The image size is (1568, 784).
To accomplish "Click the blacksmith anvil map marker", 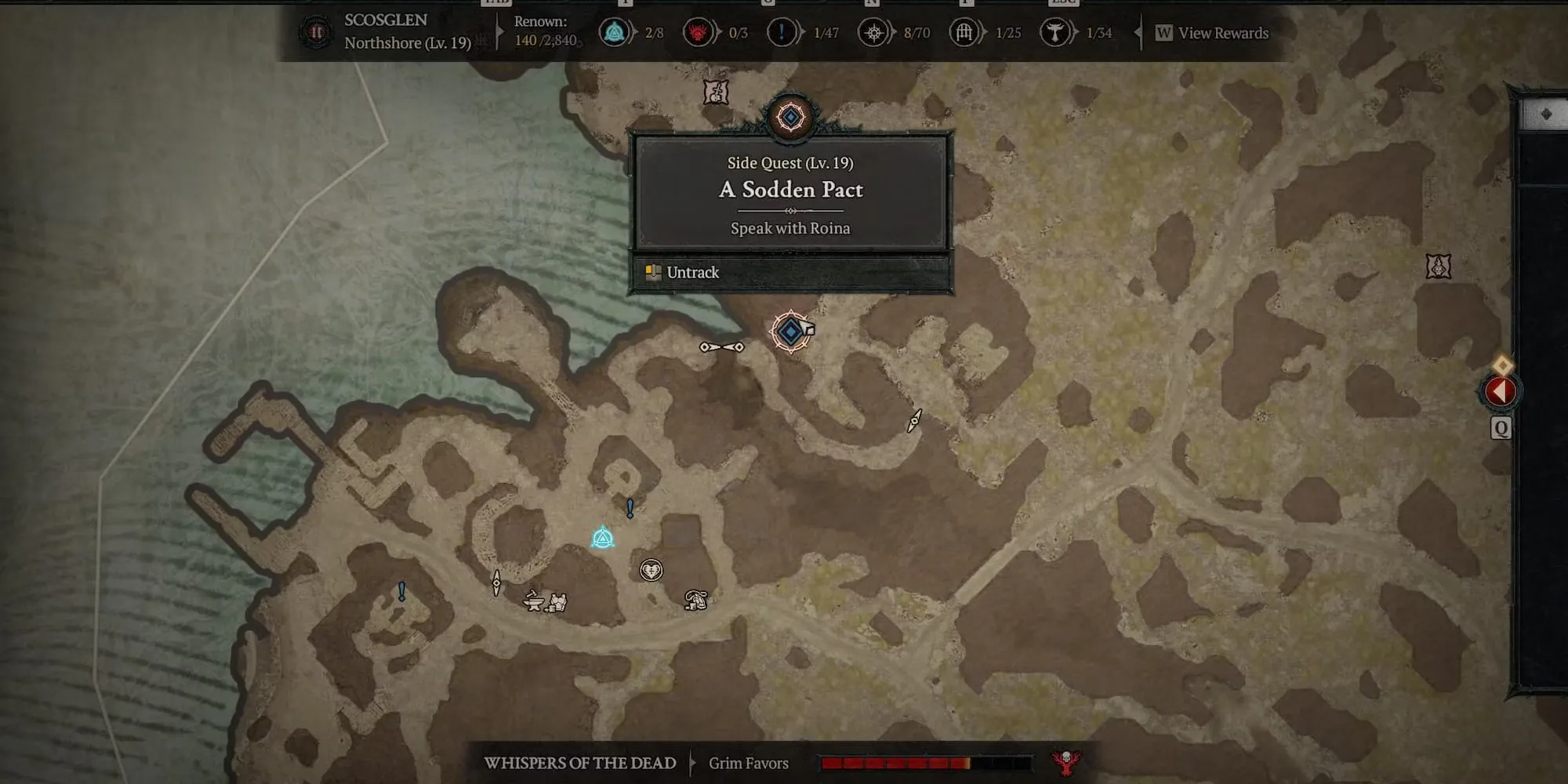I will coord(534,601).
